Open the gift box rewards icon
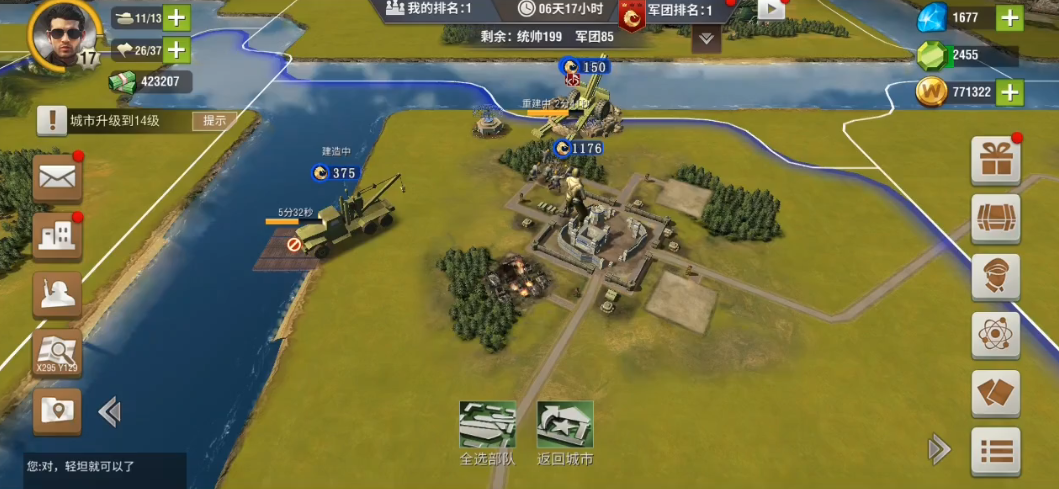 pos(996,160)
